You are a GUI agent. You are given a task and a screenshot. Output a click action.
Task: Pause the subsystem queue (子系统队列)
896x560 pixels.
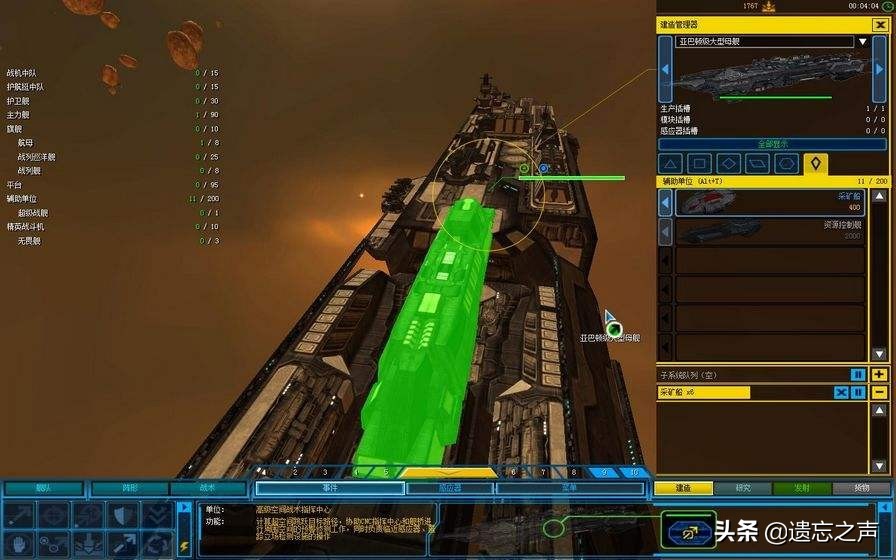point(858,375)
